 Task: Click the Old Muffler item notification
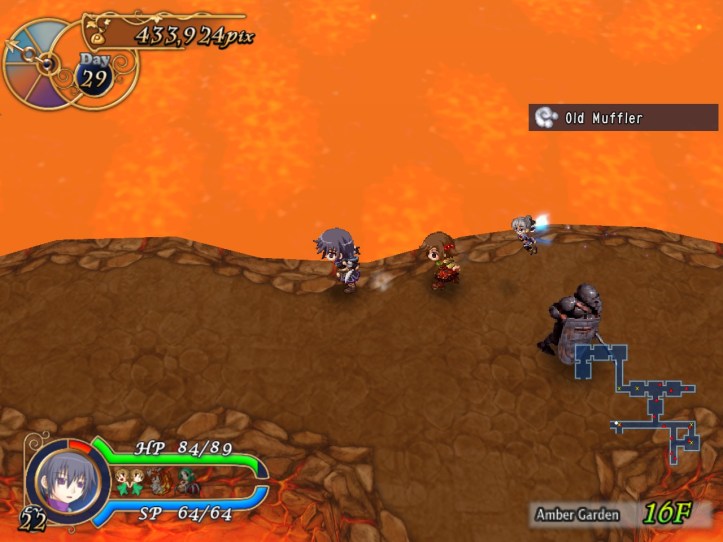coord(623,118)
